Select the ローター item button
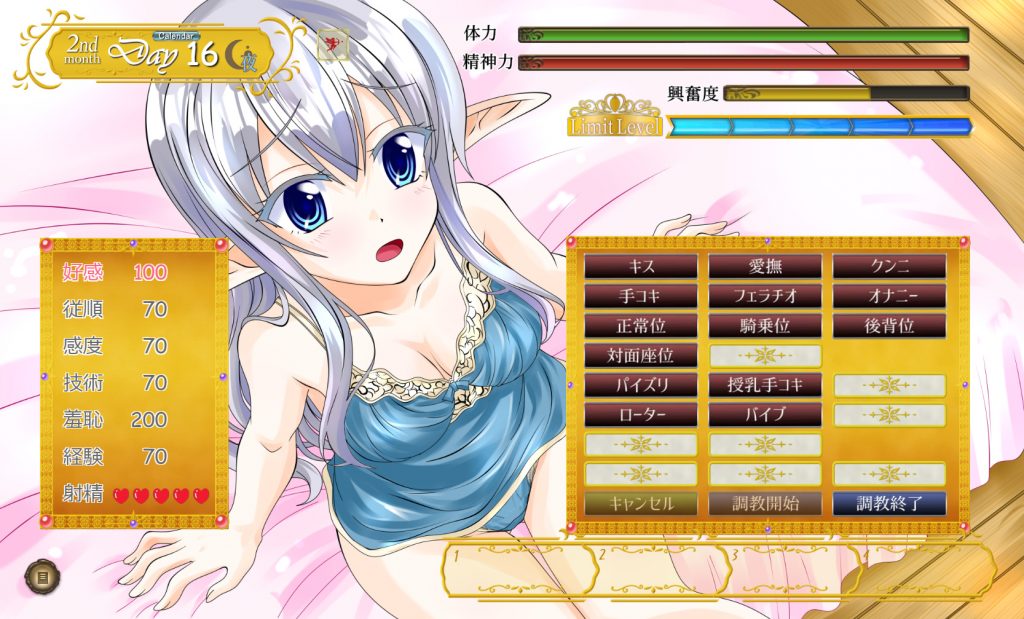Screen dimensions: 1024x619 pyautogui.click(x=641, y=414)
